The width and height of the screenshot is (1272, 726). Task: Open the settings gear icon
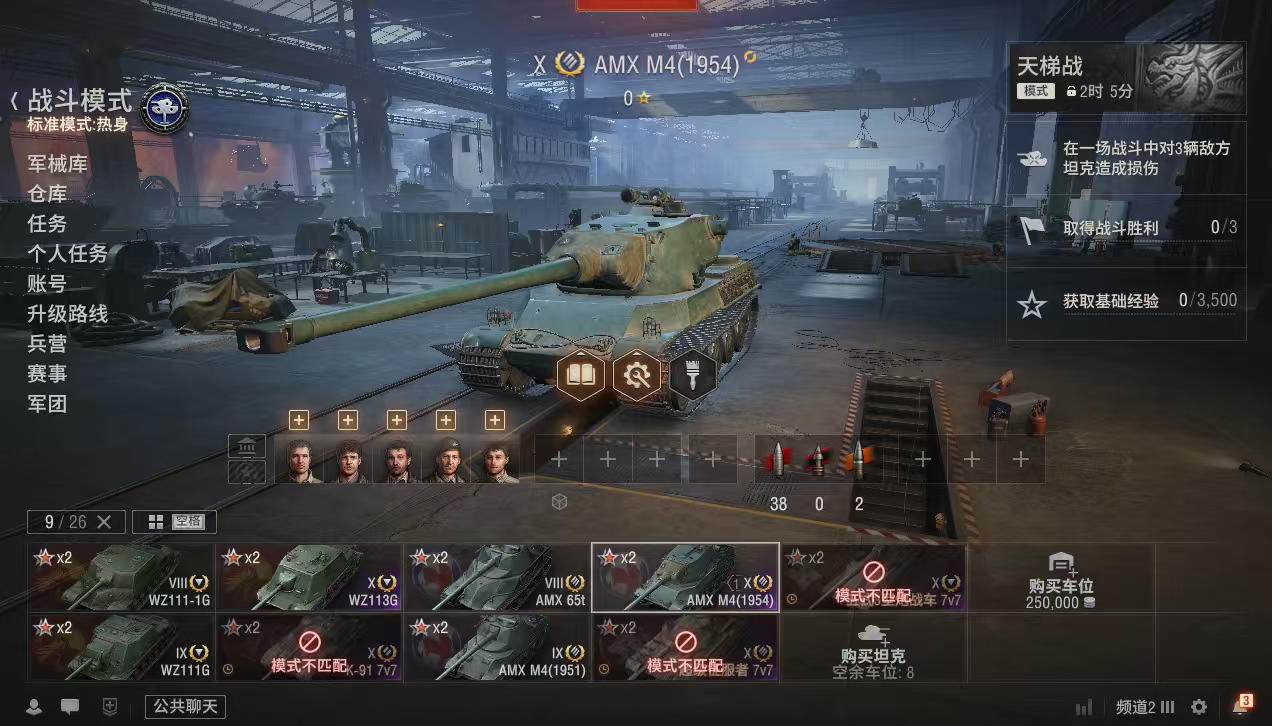click(1199, 707)
